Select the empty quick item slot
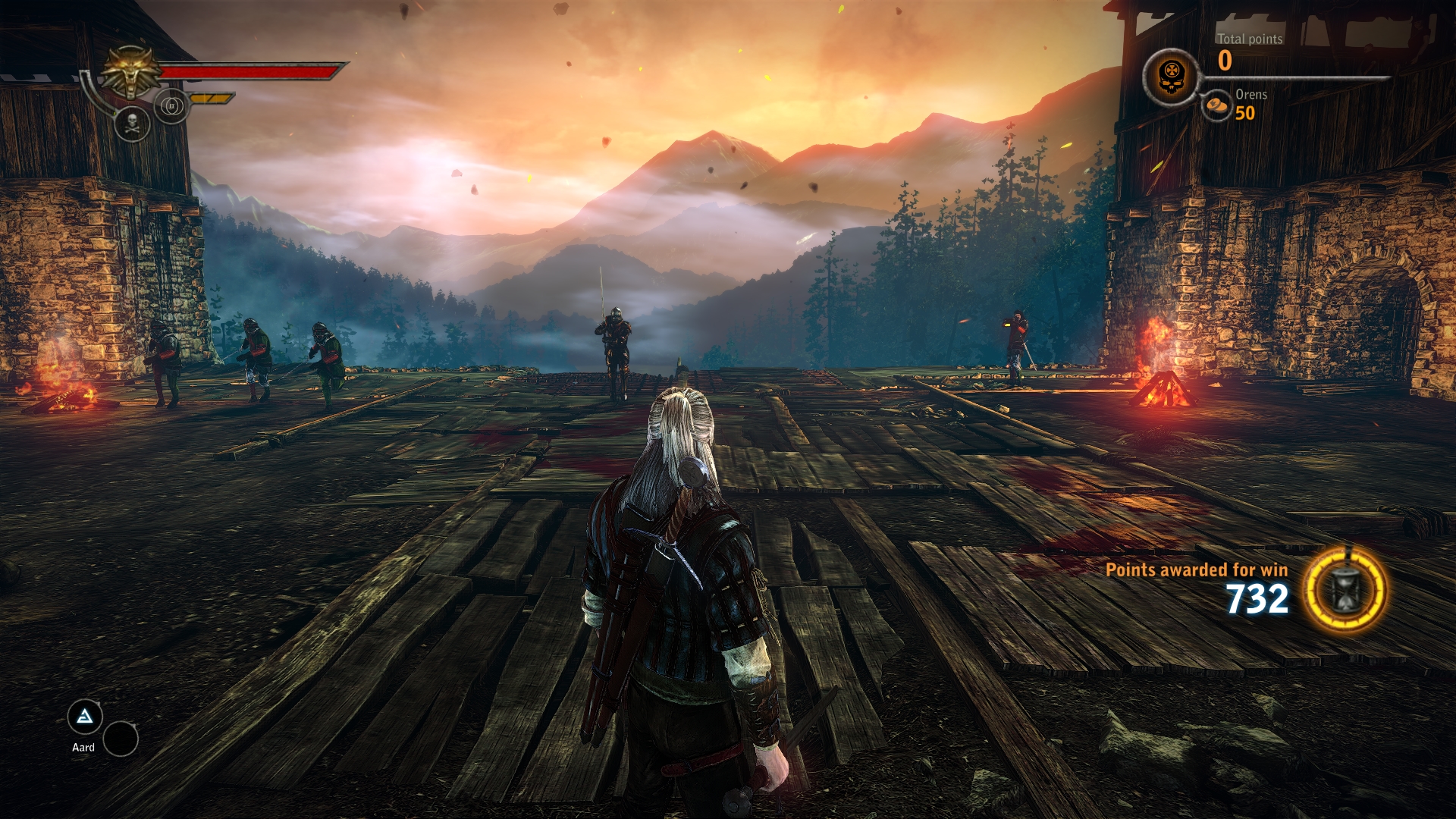 [121, 739]
